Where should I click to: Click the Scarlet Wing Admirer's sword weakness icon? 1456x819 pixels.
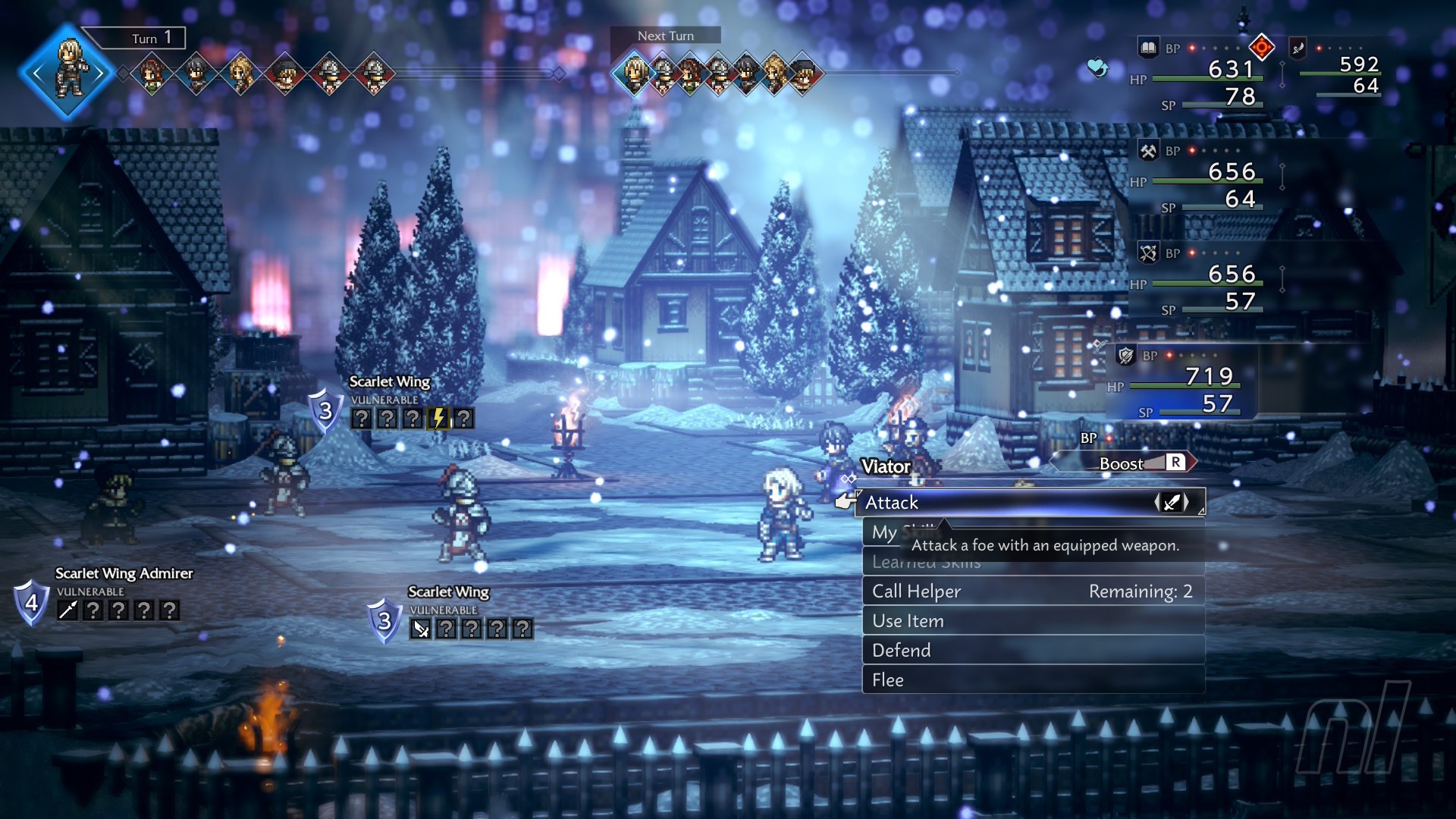click(68, 610)
